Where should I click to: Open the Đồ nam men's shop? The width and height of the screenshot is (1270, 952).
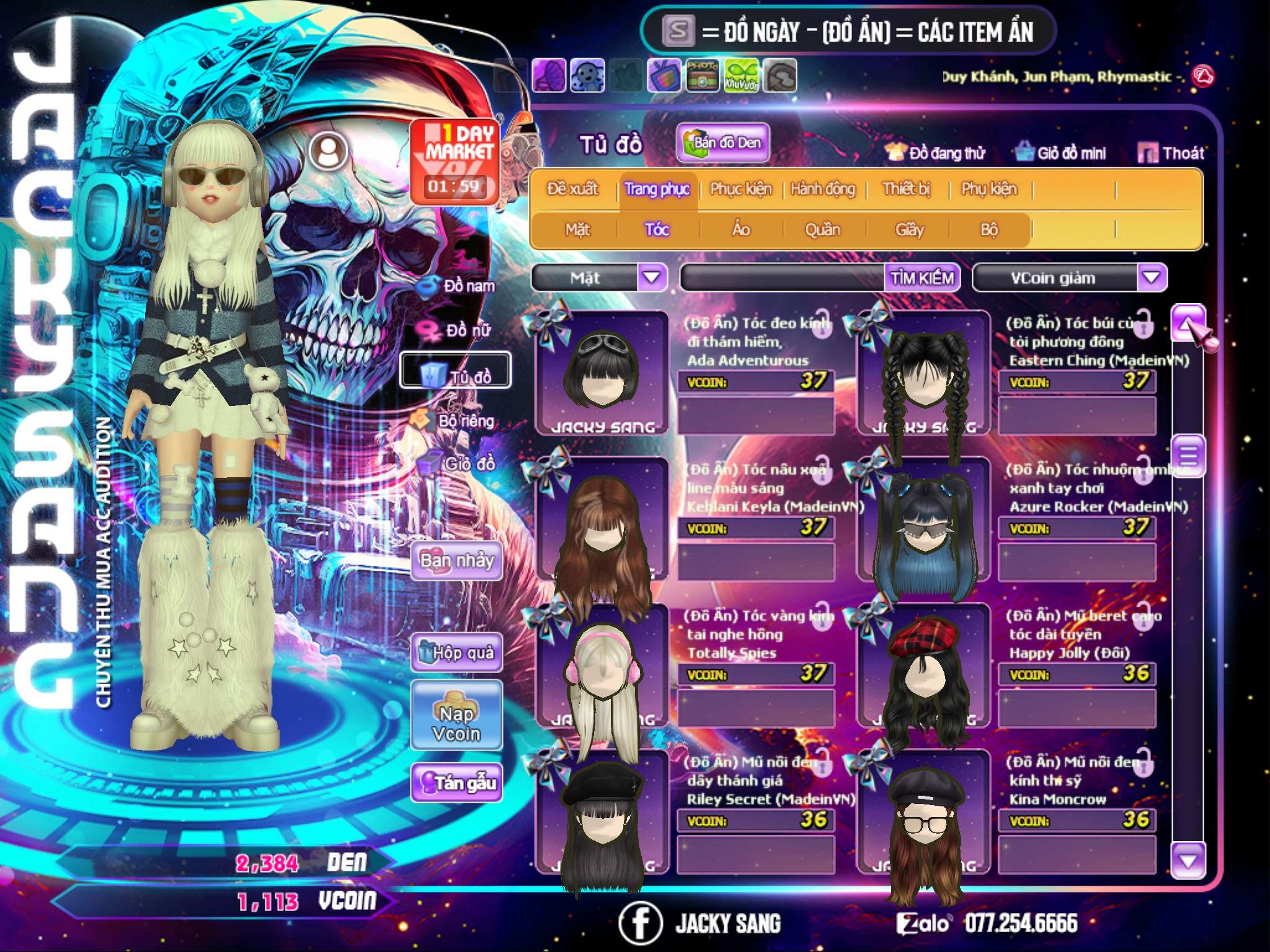(460, 286)
